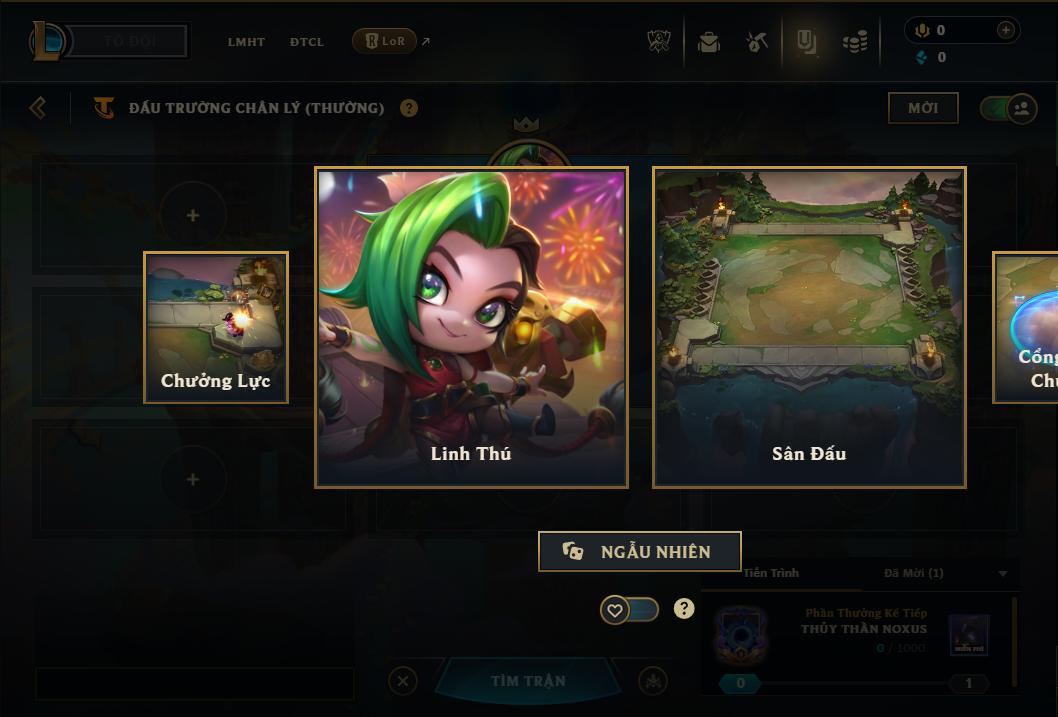Toggle the heart favorites switch
The image size is (1058, 717).
pyautogui.click(x=629, y=609)
